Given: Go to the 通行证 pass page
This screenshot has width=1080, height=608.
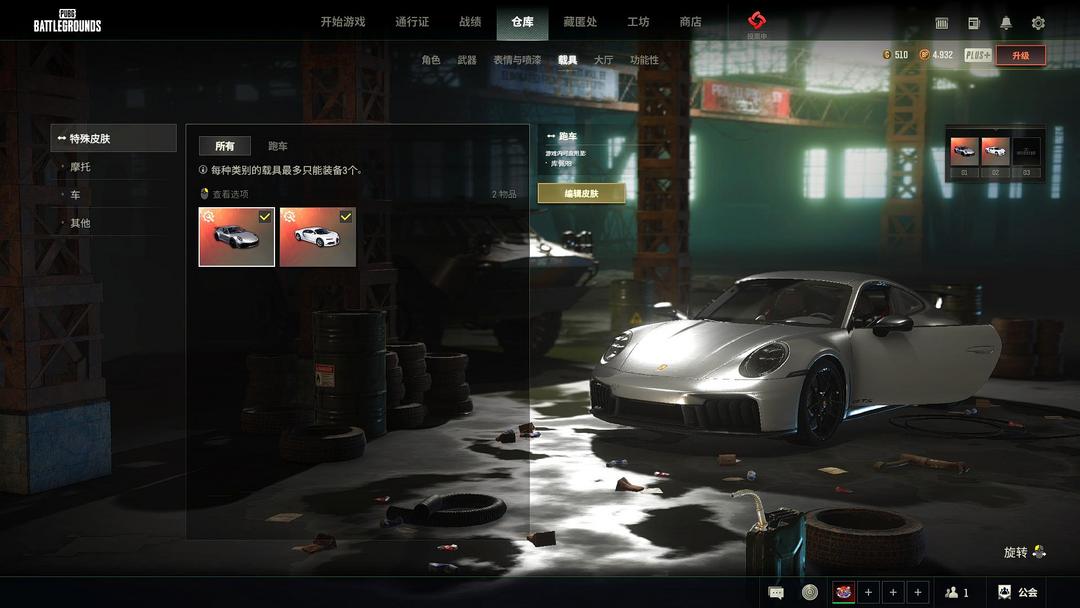Looking at the screenshot, I should pyautogui.click(x=412, y=22).
